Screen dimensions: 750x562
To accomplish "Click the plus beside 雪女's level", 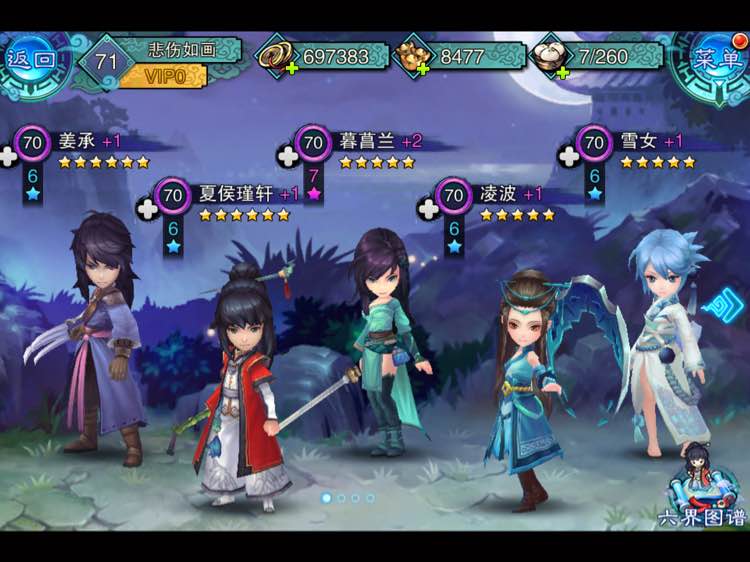I will 569,156.
